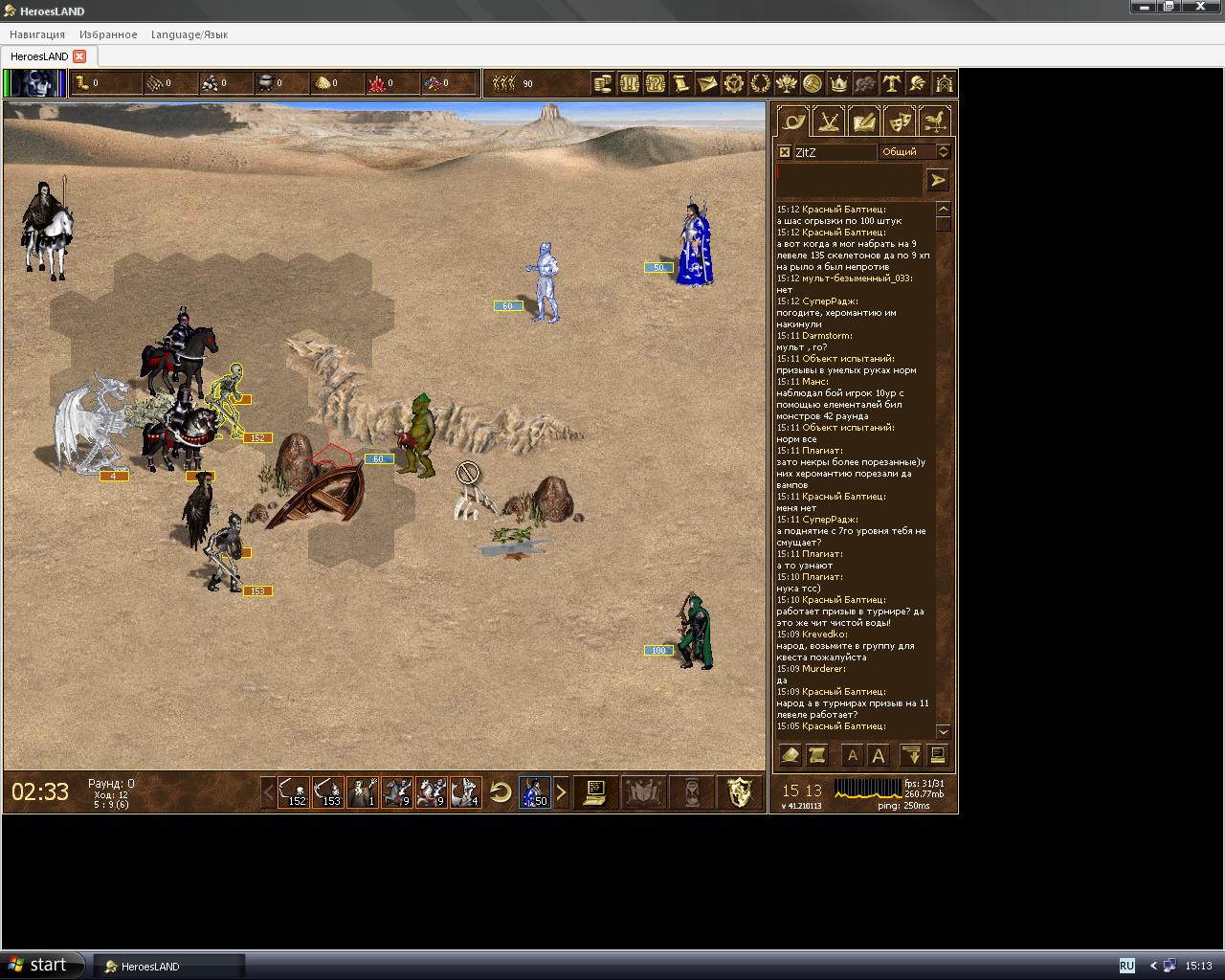Open the envelope mail icon
1225x980 pixels.
click(706, 83)
